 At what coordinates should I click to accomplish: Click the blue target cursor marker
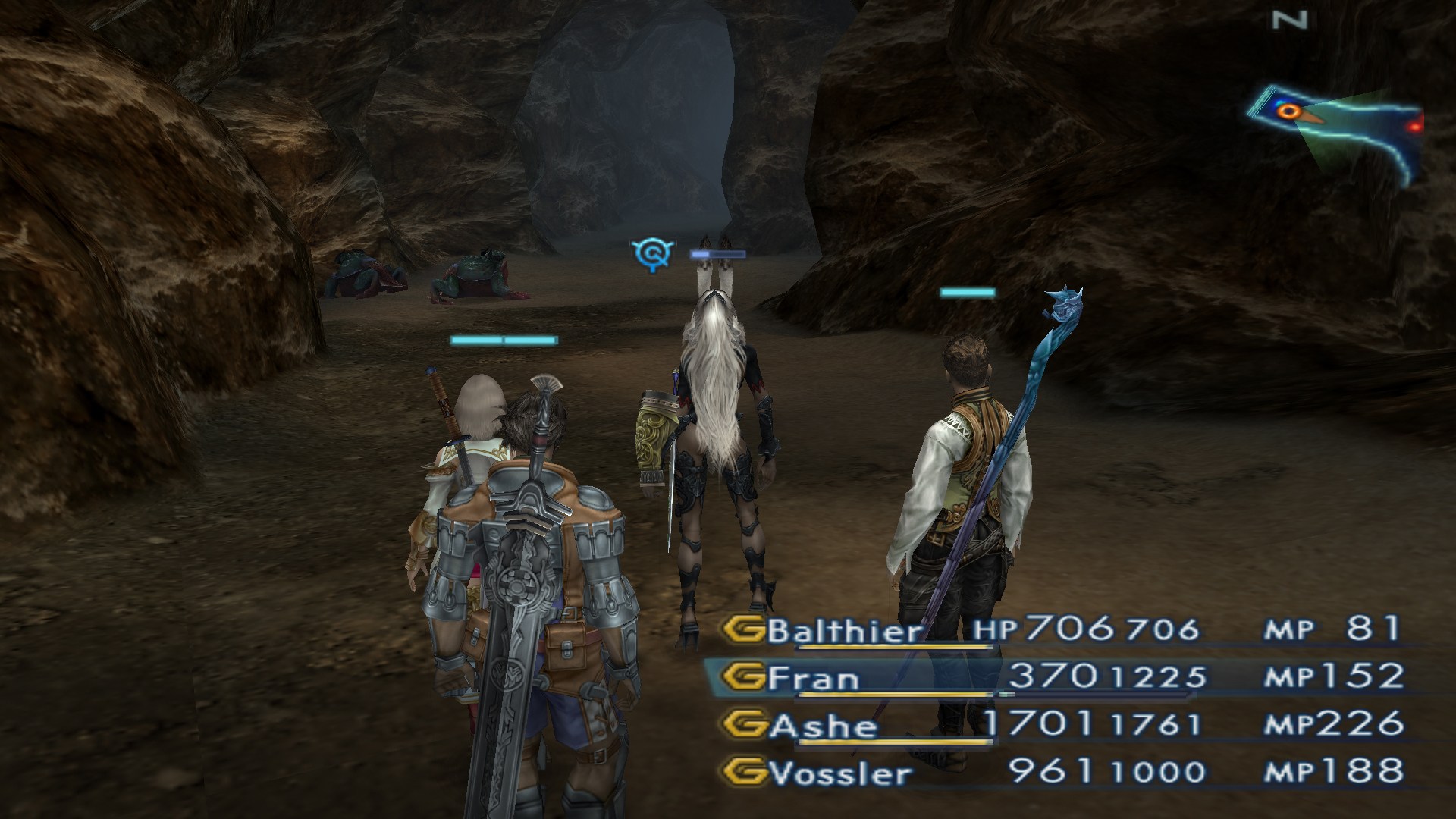[x=651, y=253]
